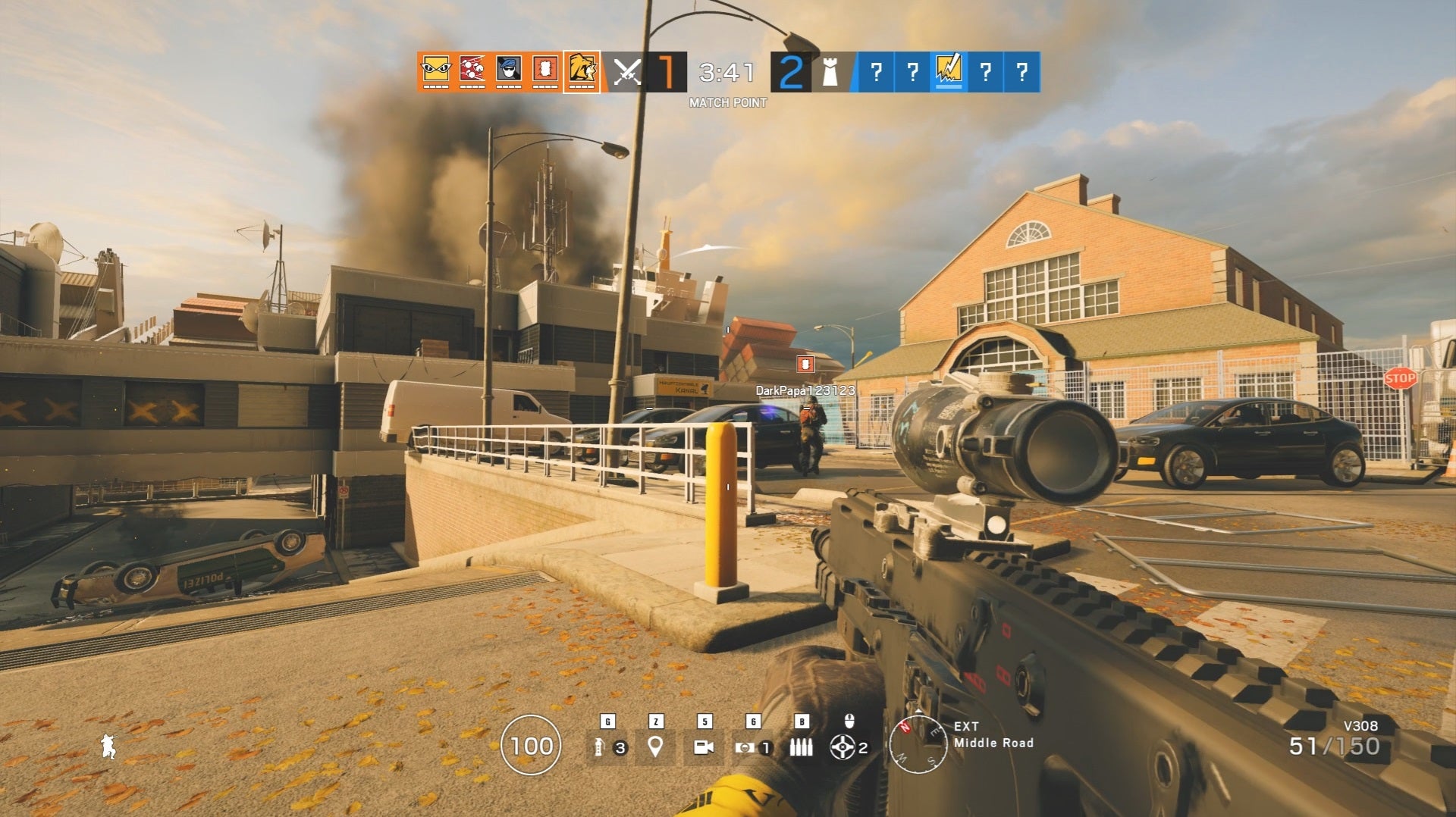Click the compass next to Middle Road label

click(x=918, y=745)
